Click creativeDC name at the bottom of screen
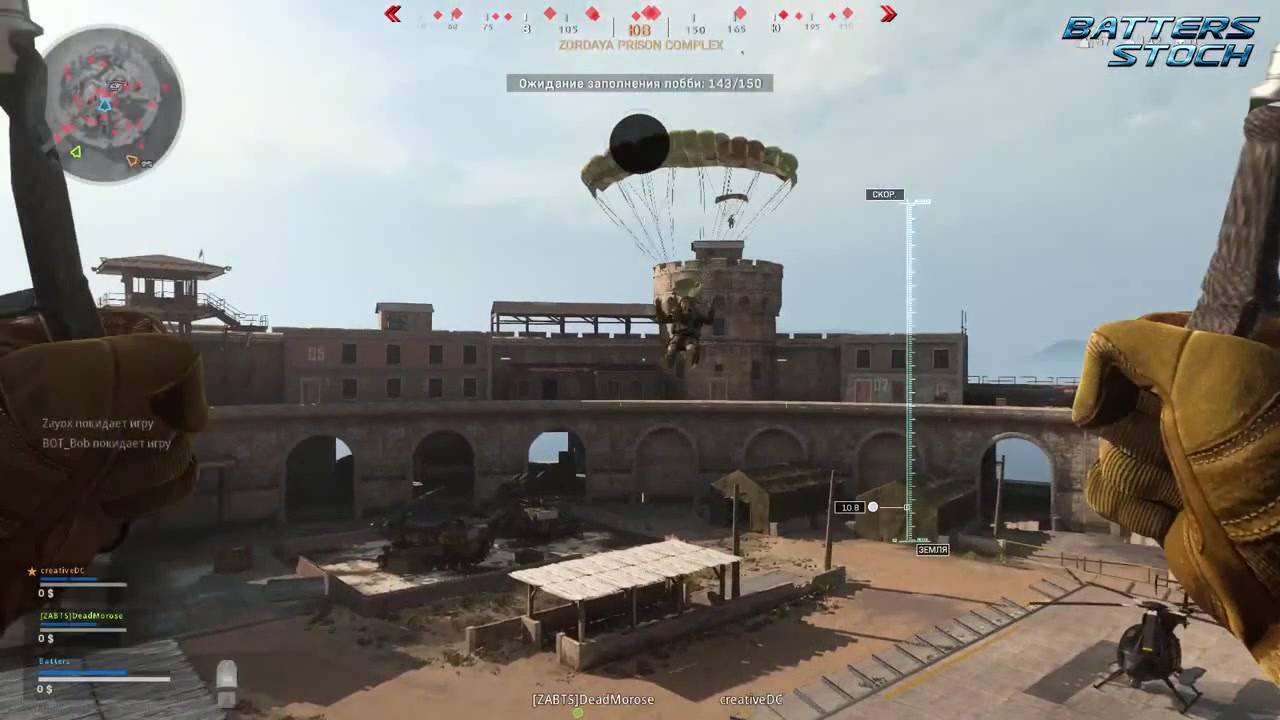This screenshot has width=1280, height=720. [x=750, y=700]
